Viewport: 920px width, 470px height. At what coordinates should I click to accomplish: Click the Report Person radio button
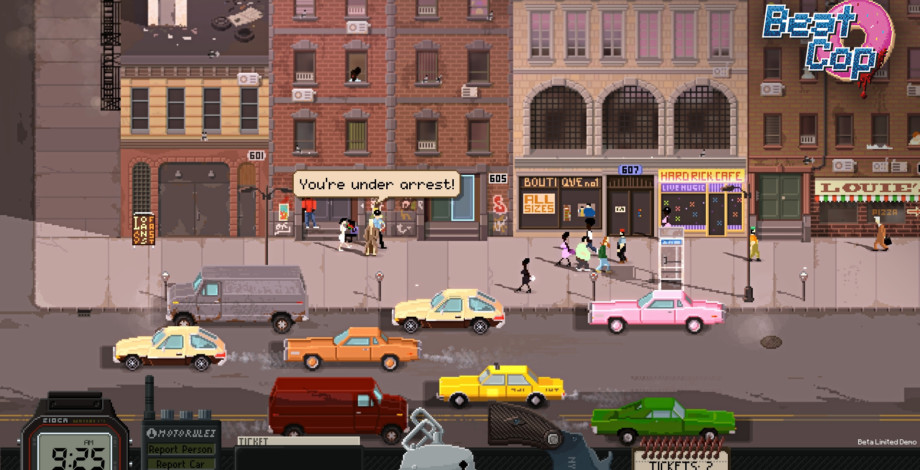[x=181, y=449]
